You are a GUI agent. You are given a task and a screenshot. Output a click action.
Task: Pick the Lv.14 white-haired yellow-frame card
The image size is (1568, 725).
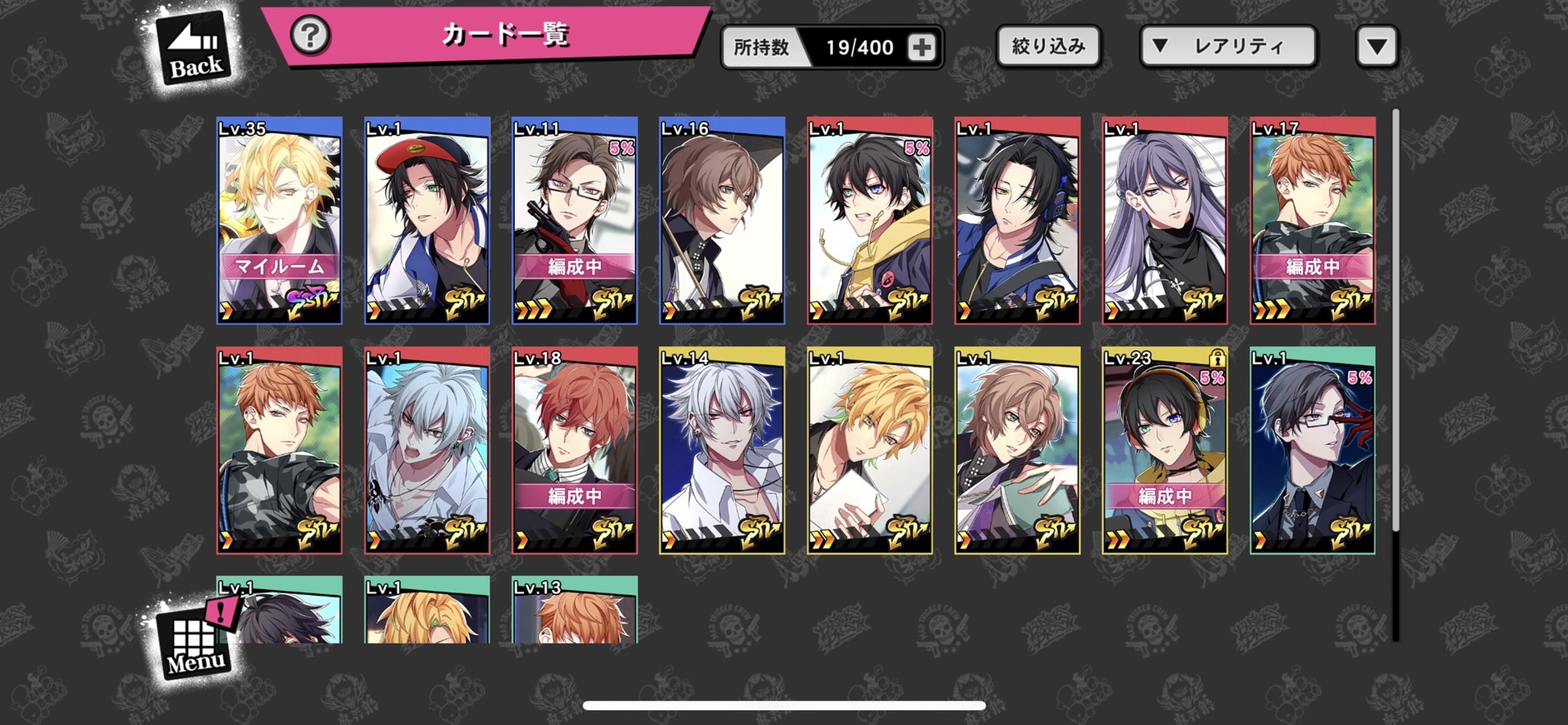pos(722,451)
